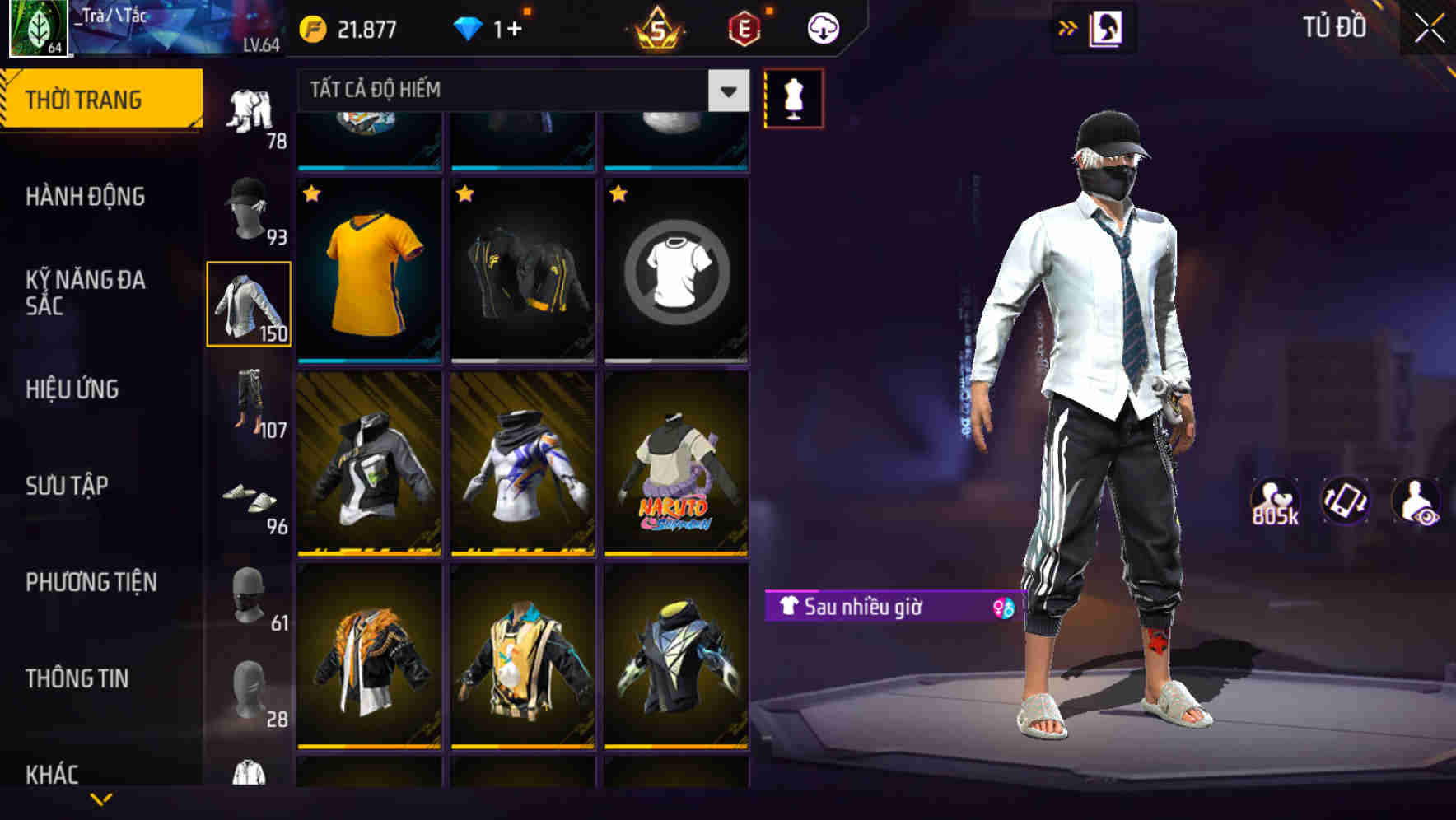
Task: Open the hat category showing 93 items
Action: [251, 208]
